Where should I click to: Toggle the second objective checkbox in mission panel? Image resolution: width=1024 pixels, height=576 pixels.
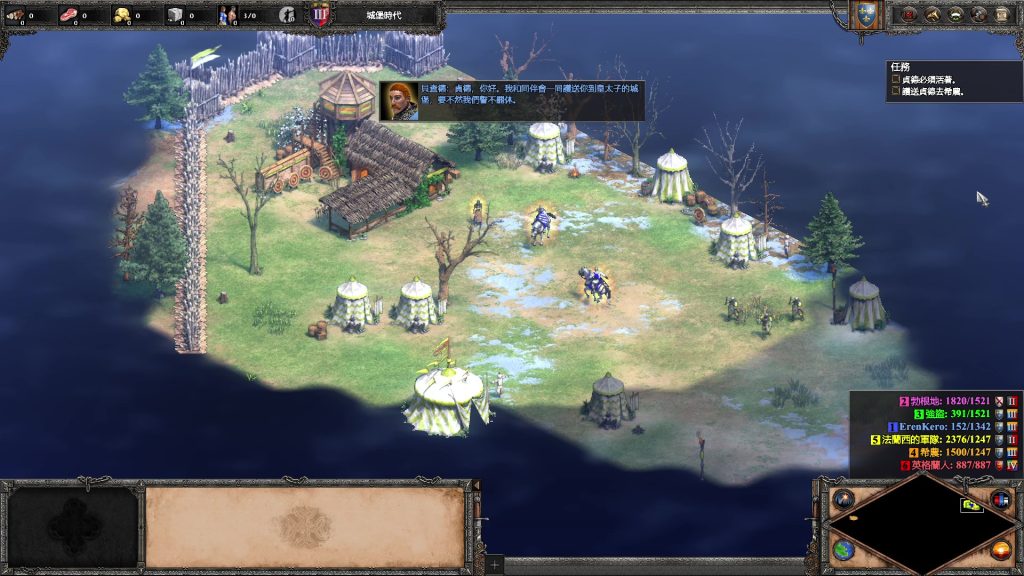tap(895, 92)
